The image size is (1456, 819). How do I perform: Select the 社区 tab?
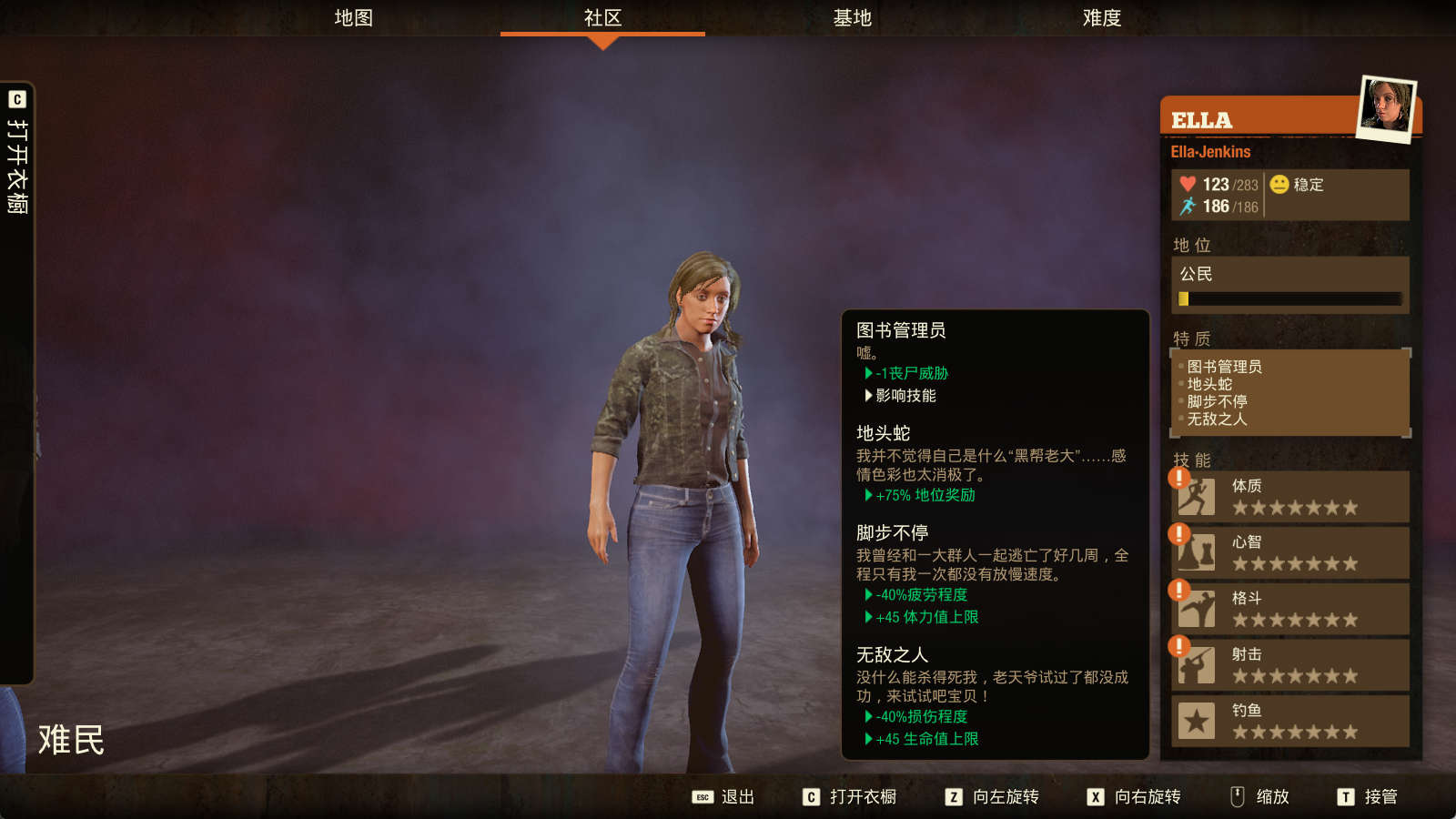(x=602, y=18)
